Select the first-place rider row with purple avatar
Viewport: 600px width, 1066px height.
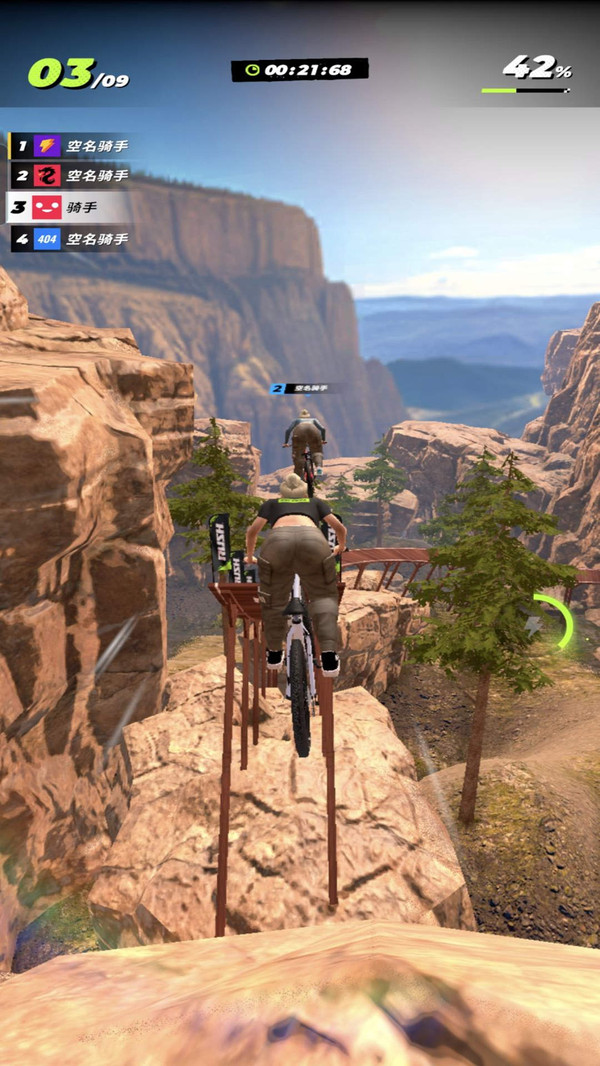tap(70, 146)
